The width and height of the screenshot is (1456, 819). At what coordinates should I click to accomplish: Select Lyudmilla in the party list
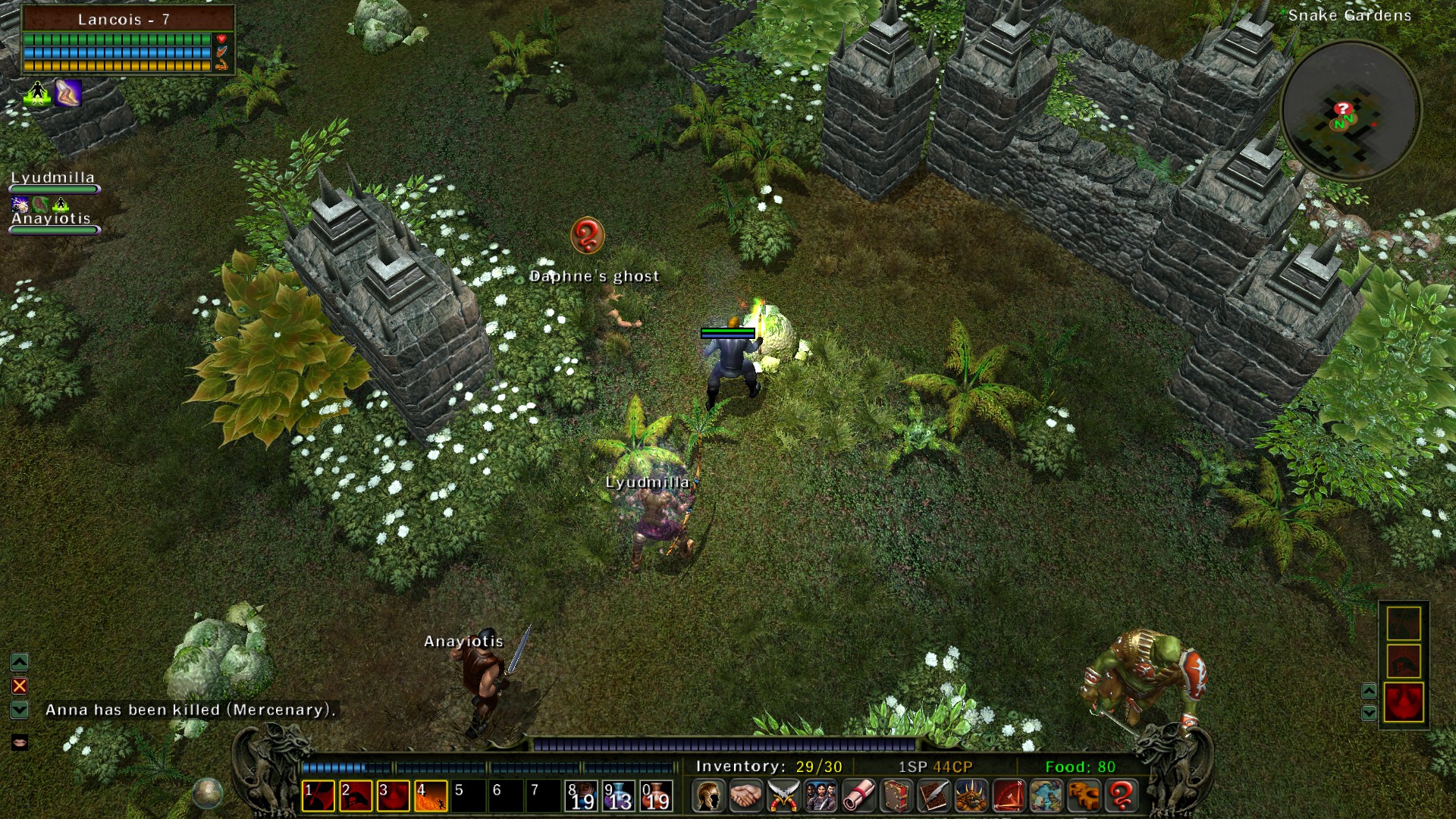(52, 178)
